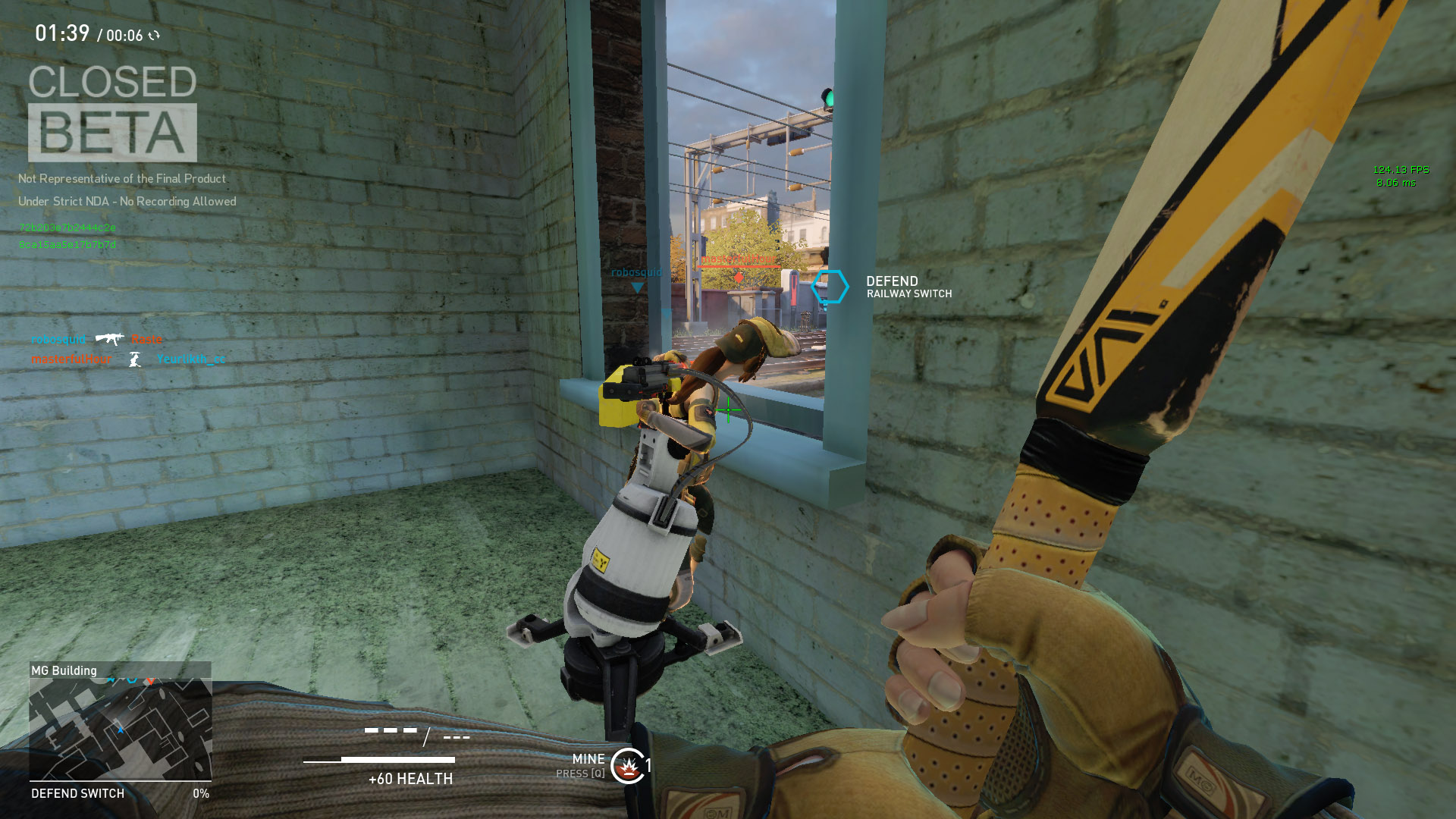Screen dimensions: 1456x819
Task: Open the MG Building minimap
Action: 120,729
